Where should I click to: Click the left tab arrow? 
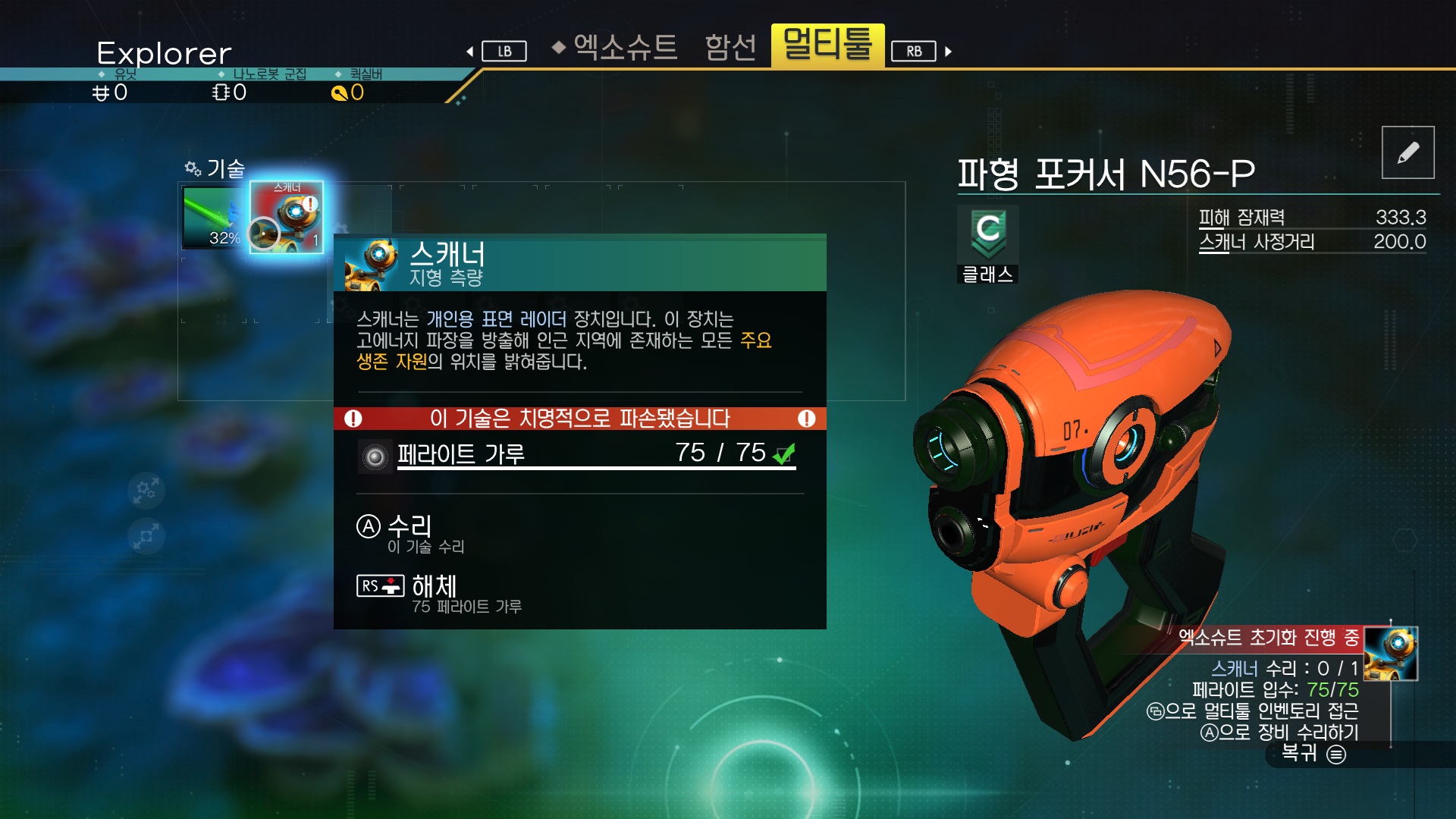coord(470,52)
